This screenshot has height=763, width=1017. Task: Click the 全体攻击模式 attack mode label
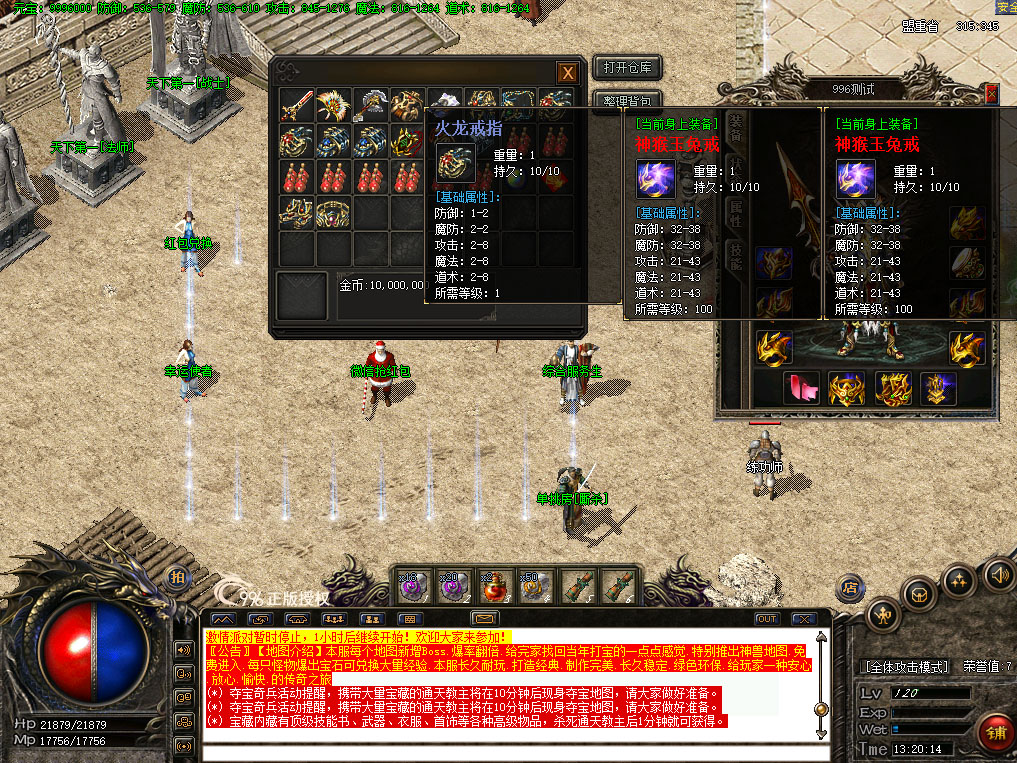point(905,666)
